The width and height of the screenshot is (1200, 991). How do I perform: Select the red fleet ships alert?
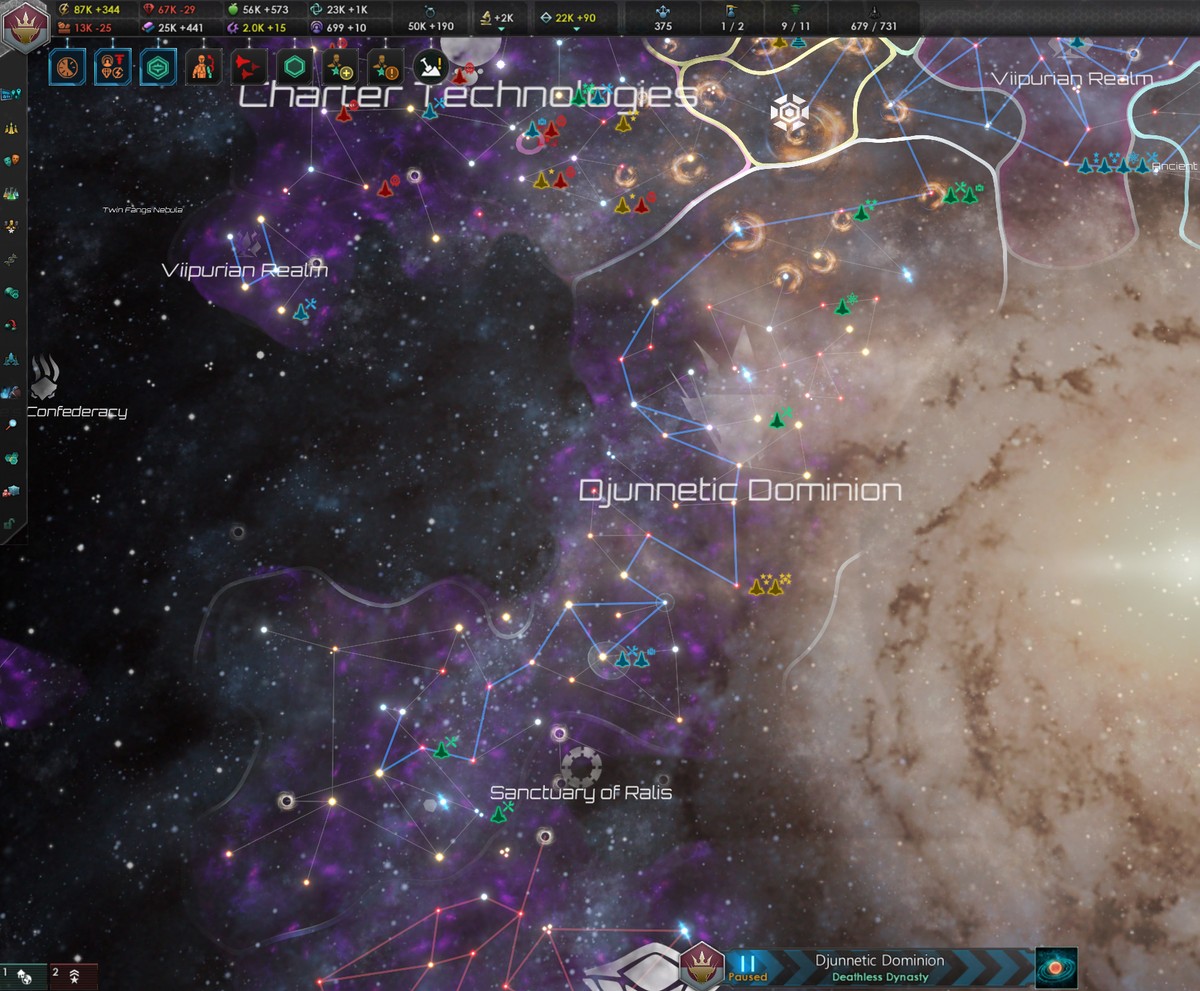click(x=247, y=67)
